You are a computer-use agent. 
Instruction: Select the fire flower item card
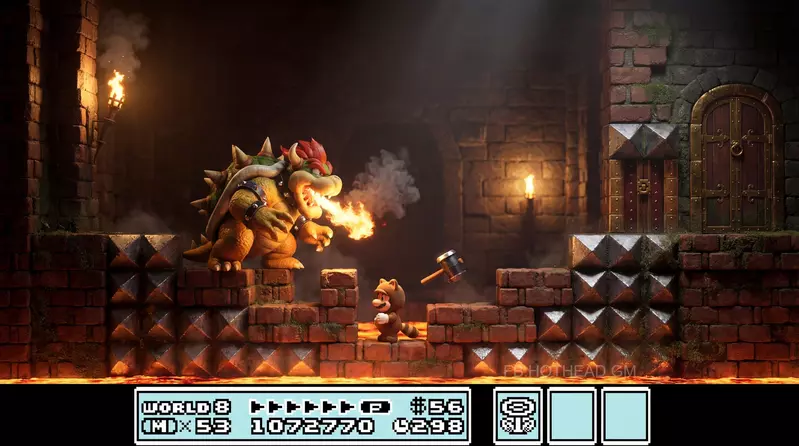pyautogui.click(x=518, y=415)
